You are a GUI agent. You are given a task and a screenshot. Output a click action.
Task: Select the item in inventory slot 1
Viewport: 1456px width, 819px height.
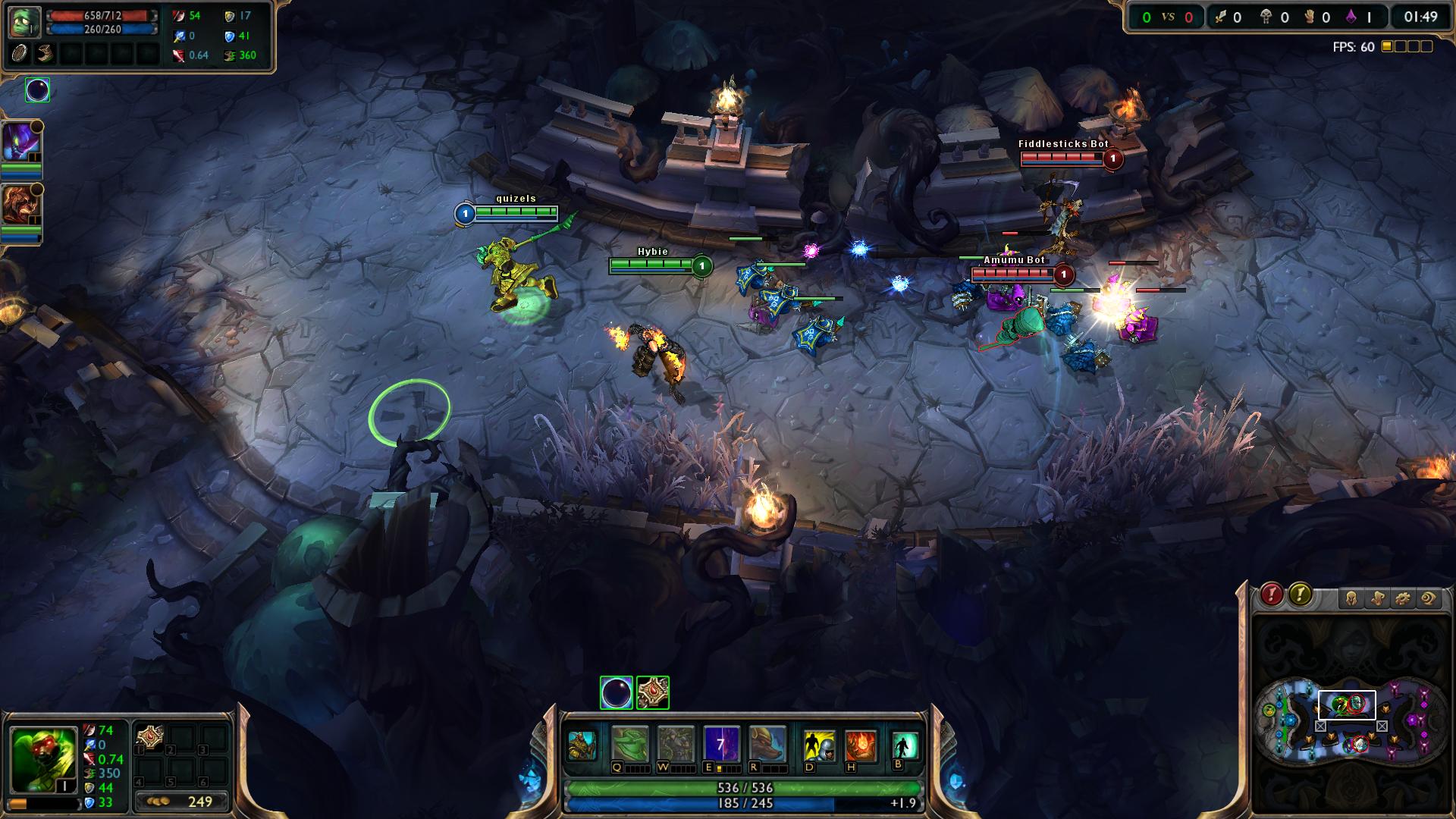(x=149, y=737)
